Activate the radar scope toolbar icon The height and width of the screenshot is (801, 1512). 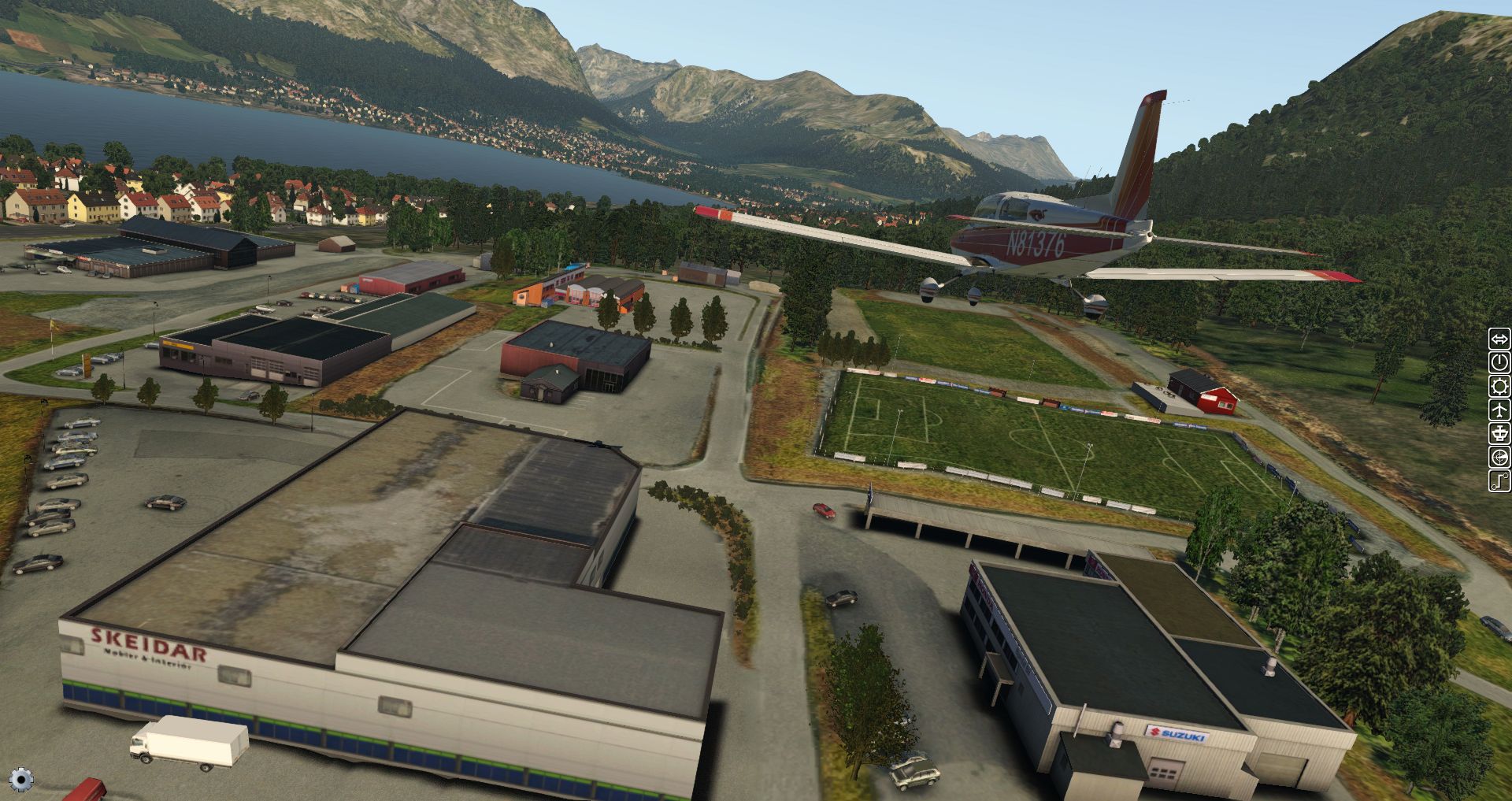tap(1499, 458)
